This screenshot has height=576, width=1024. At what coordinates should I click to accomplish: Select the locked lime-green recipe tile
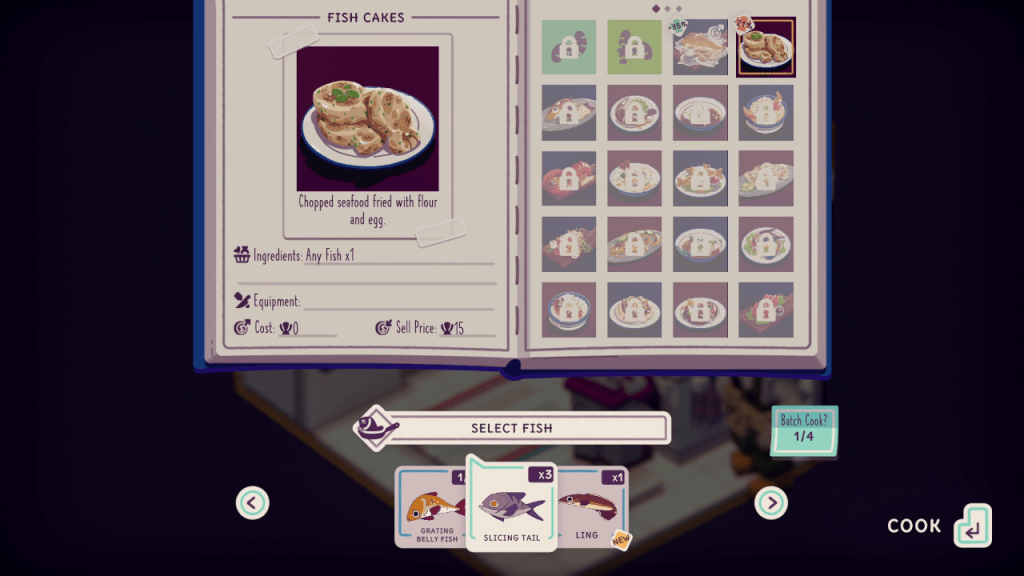pos(634,47)
